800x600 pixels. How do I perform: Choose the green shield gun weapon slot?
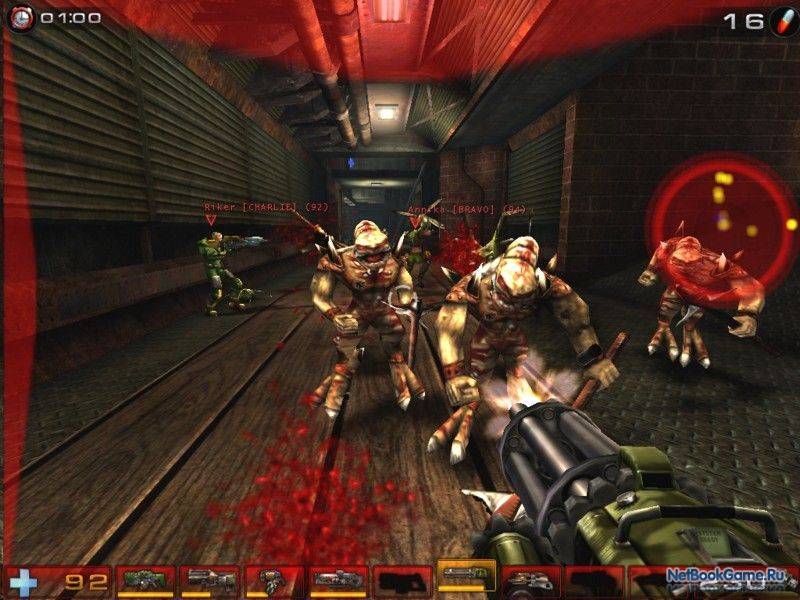(x=145, y=580)
